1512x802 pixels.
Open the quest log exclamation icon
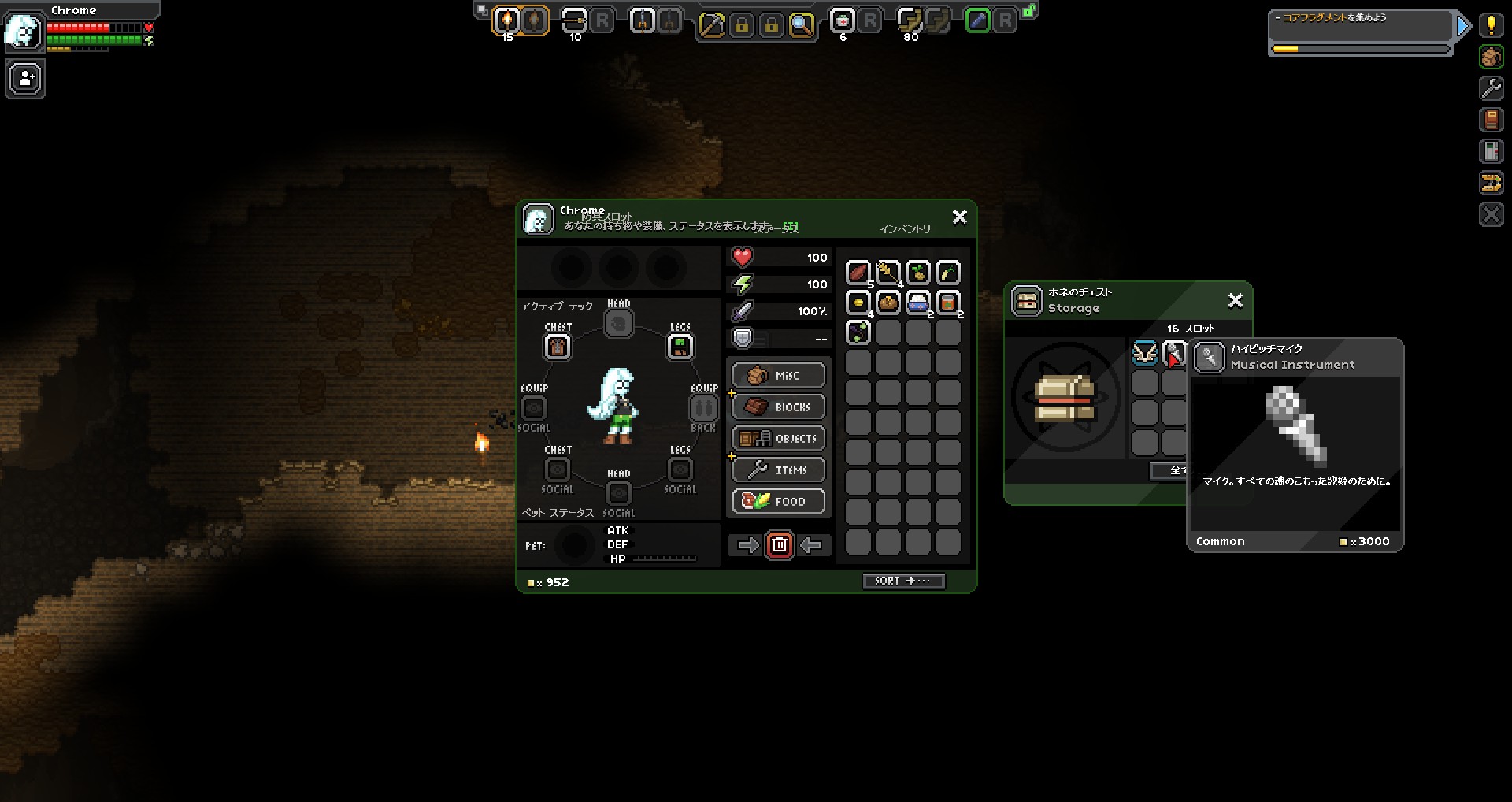tap(1491, 25)
